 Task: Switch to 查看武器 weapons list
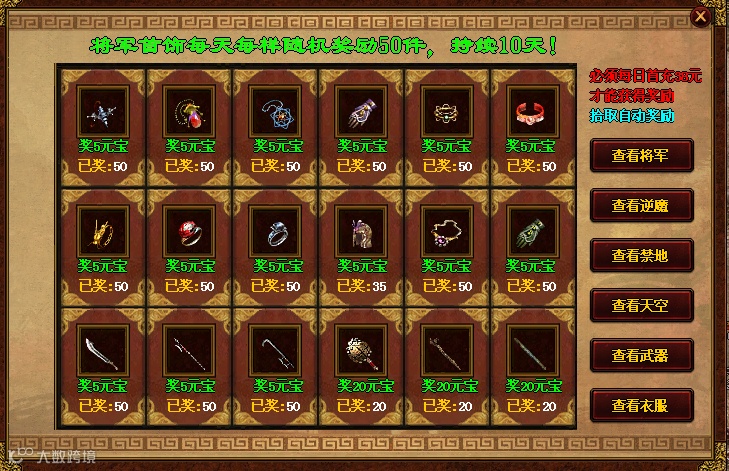pos(640,355)
